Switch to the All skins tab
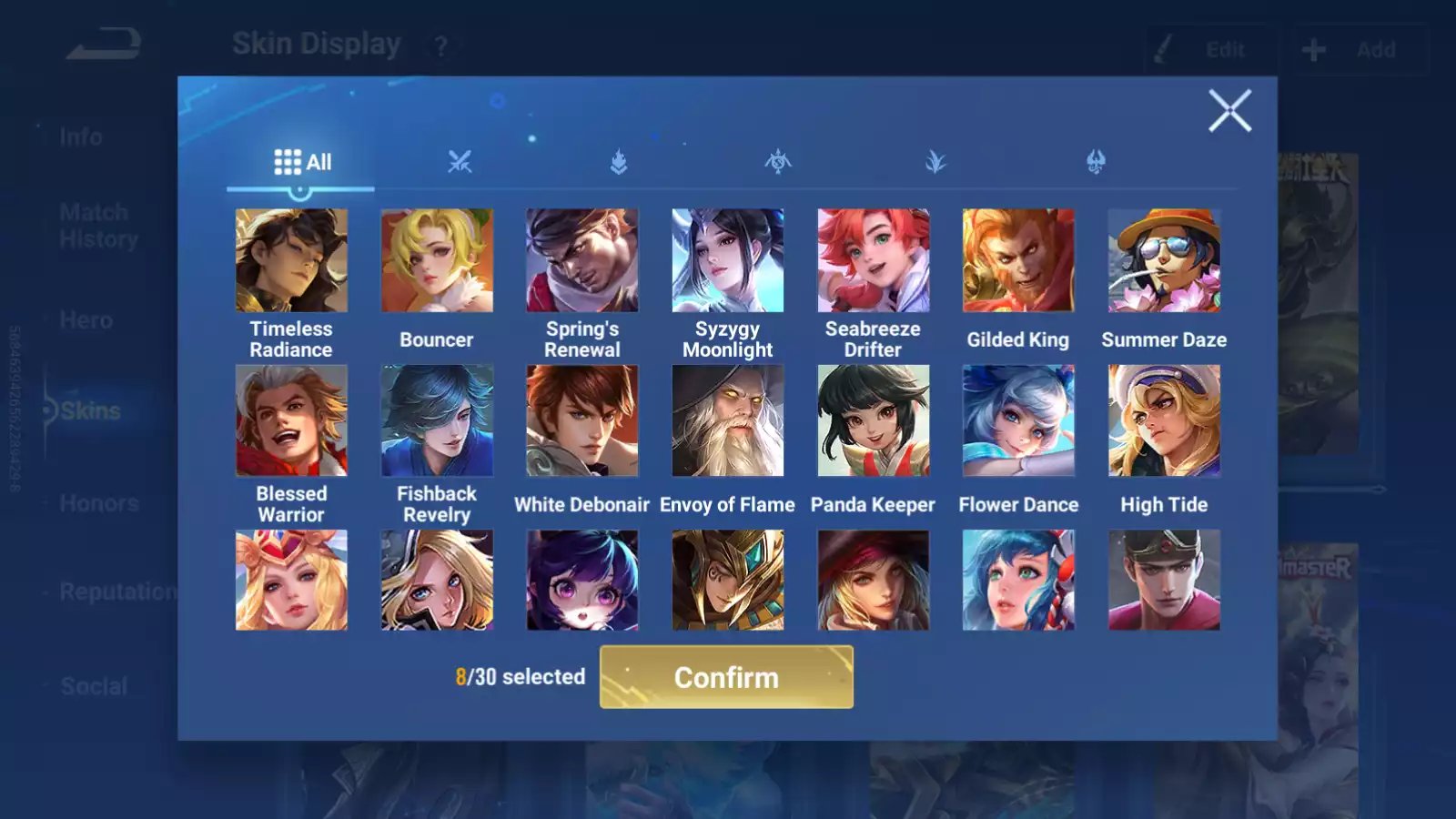The image size is (1456, 819). (x=302, y=162)
